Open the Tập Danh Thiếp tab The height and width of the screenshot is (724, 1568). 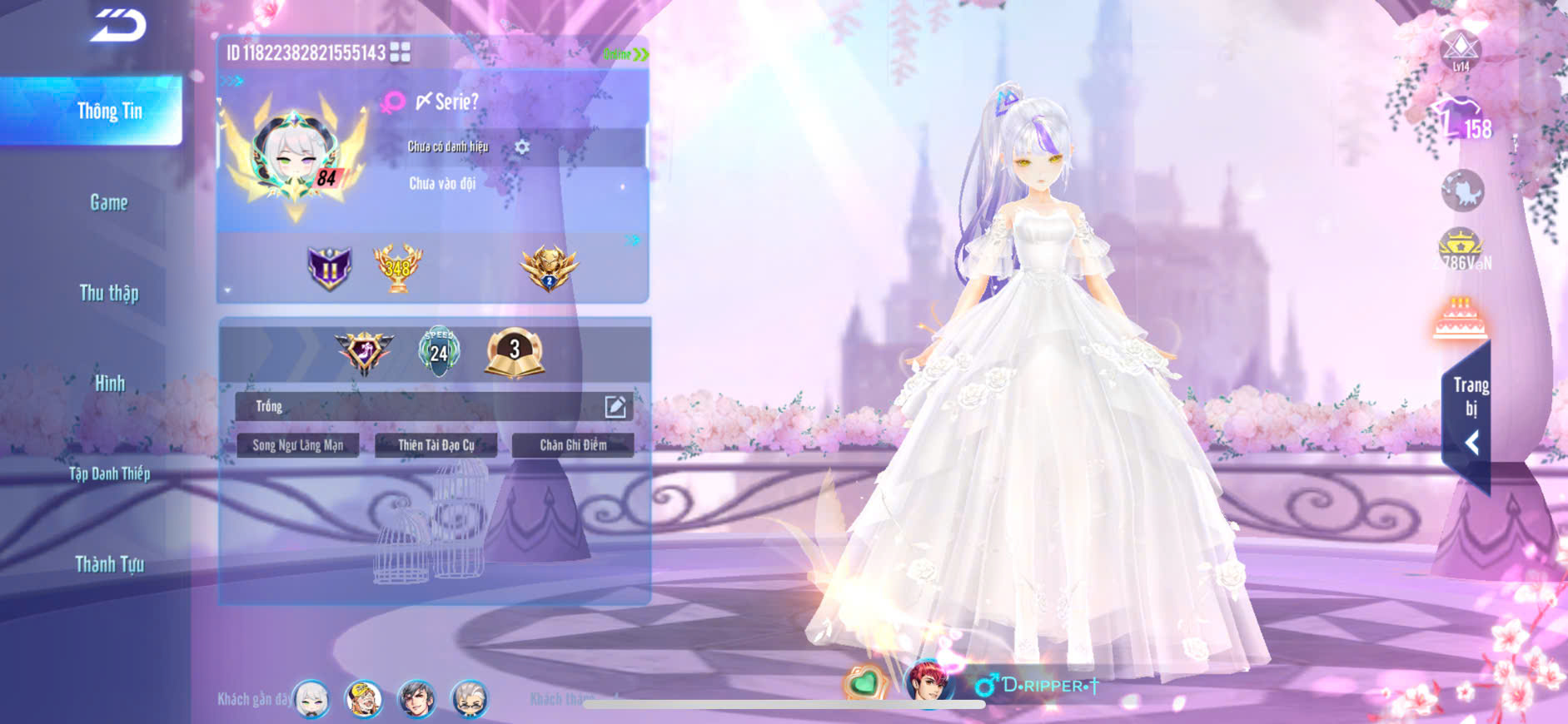pyautogui.click(x=110, y=474)
